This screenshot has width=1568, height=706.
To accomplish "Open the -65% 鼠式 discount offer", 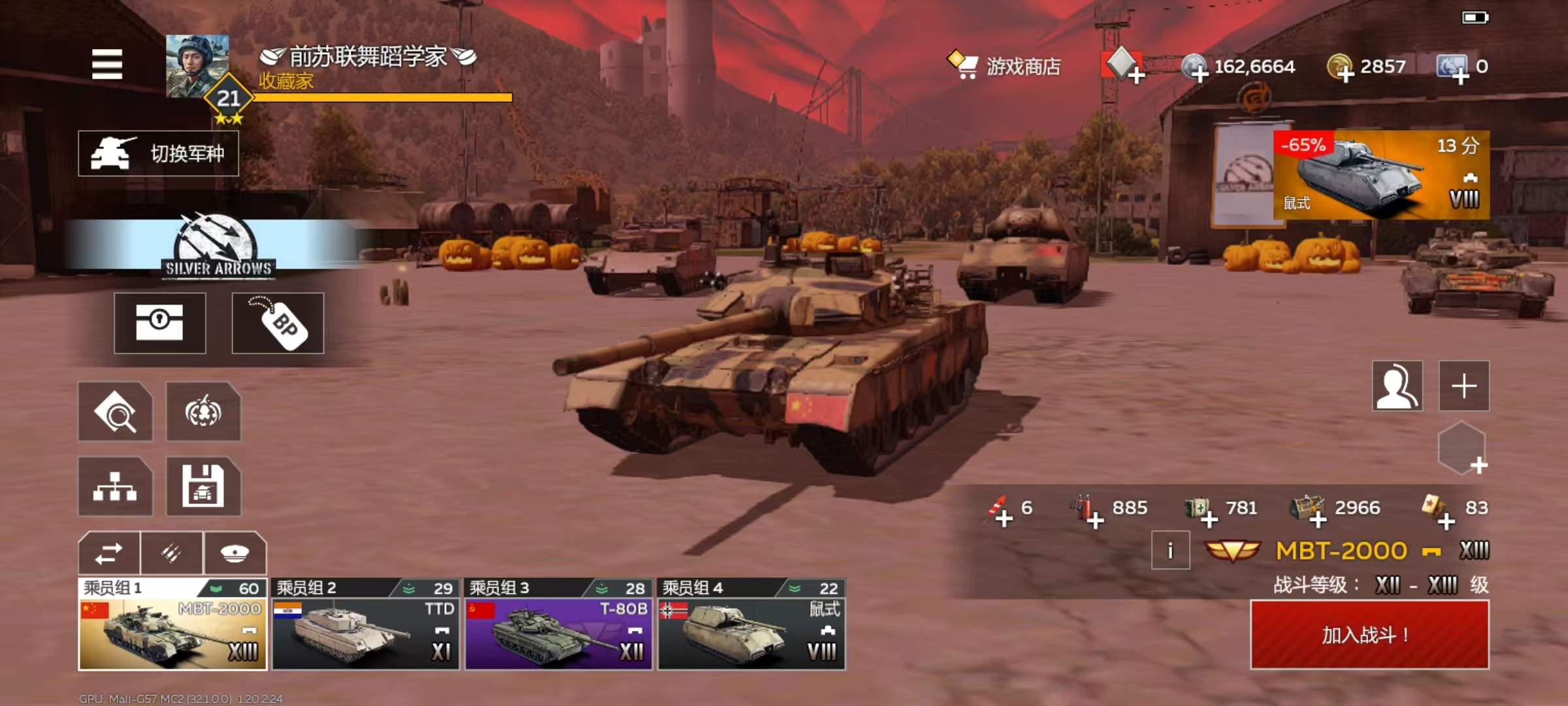I will (x=1381, y=175).
